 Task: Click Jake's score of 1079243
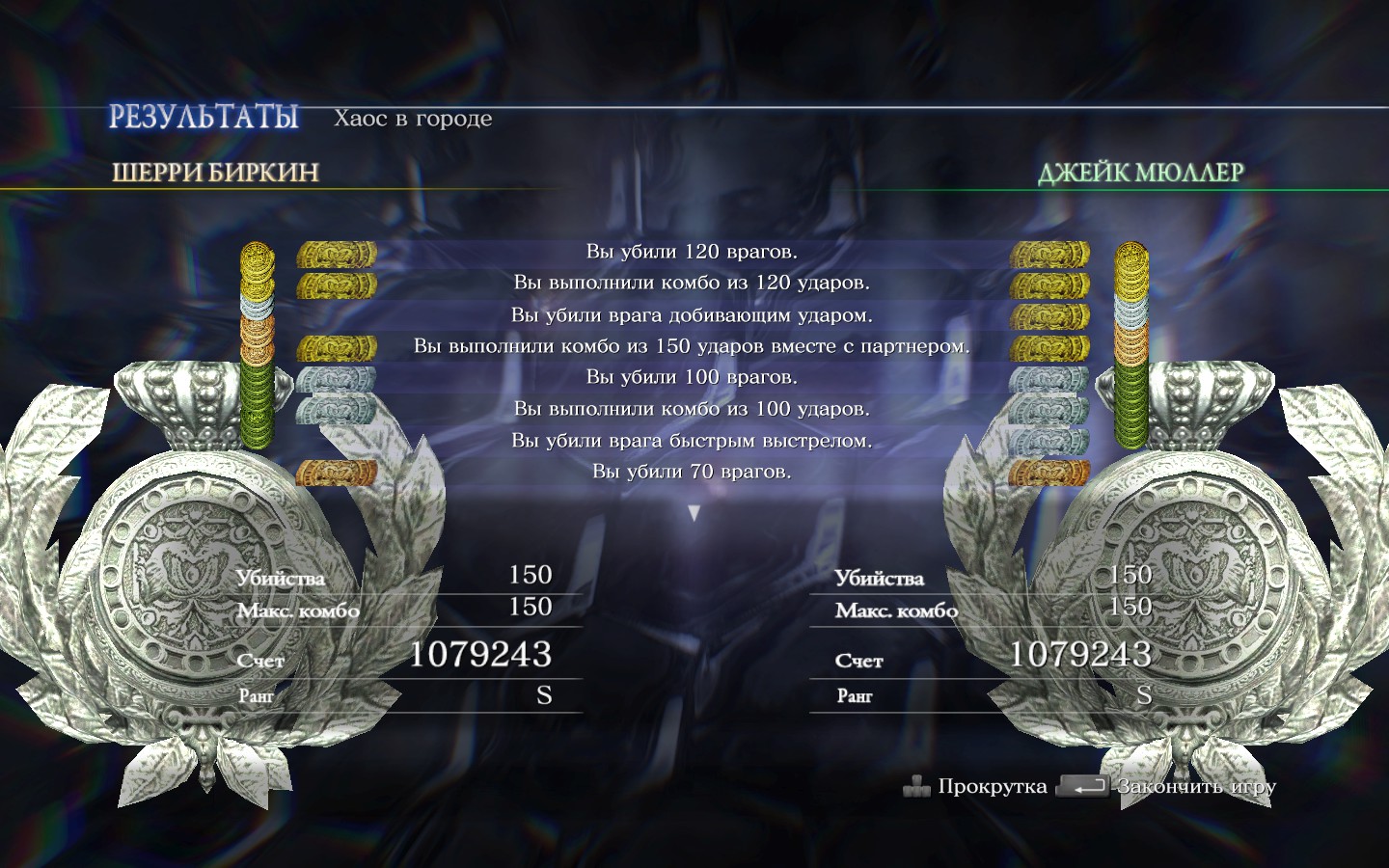[1078, 655]
